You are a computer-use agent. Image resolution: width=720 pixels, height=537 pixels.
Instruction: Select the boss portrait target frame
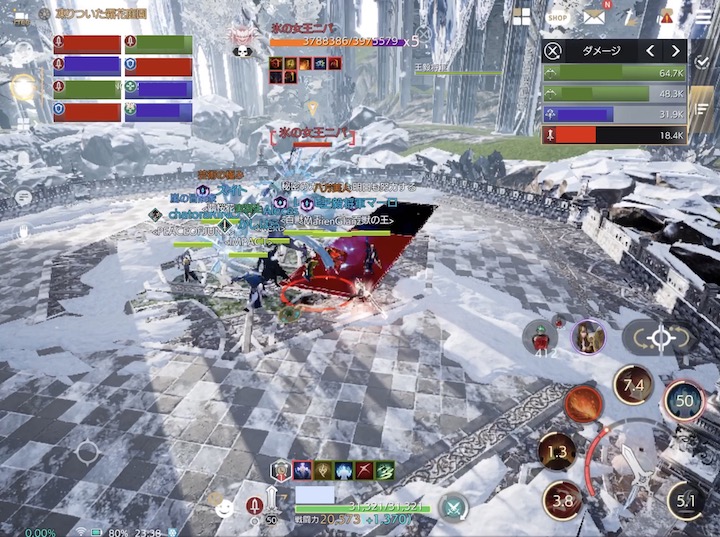(x=241, y=39)
